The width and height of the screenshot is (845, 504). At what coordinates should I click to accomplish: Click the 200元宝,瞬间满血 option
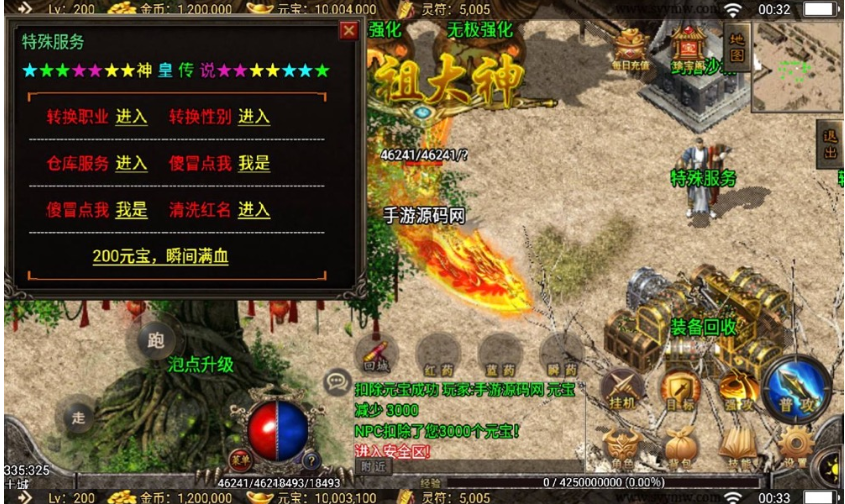tap(160, 256)
